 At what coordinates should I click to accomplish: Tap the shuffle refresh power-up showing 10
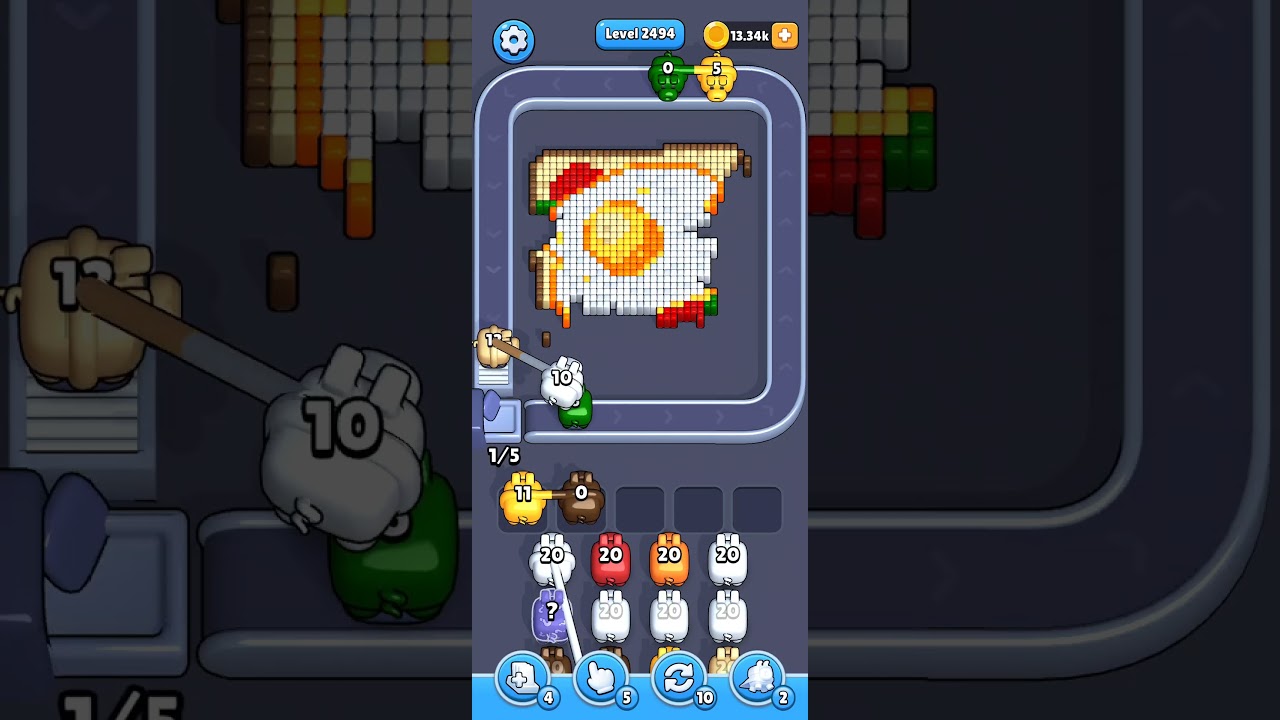tap(679, 678)
